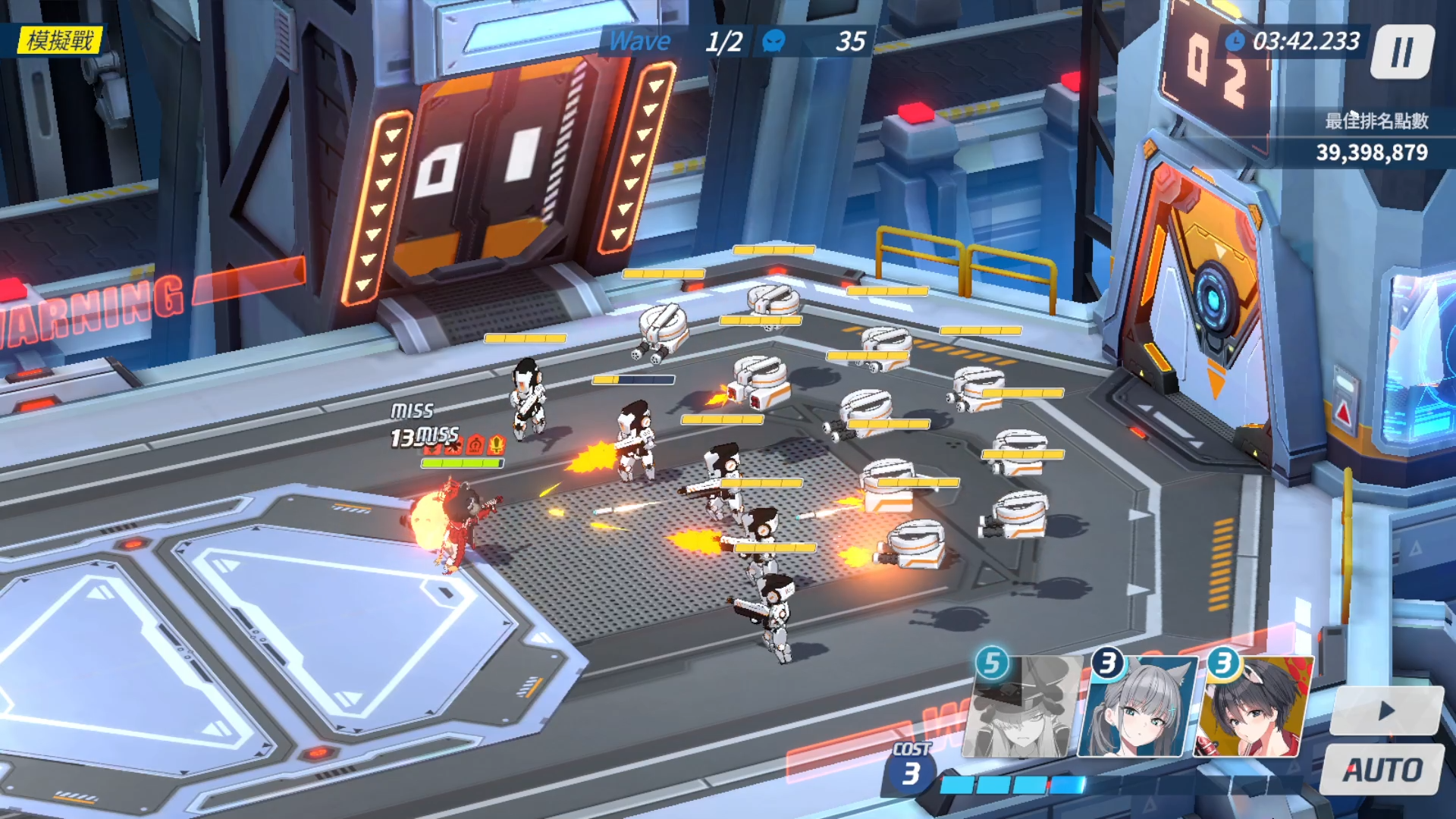The width and height of the screenshot is (1456, 819).
Task: Activate the fast-forward speed button
Action: point(1386,711)
